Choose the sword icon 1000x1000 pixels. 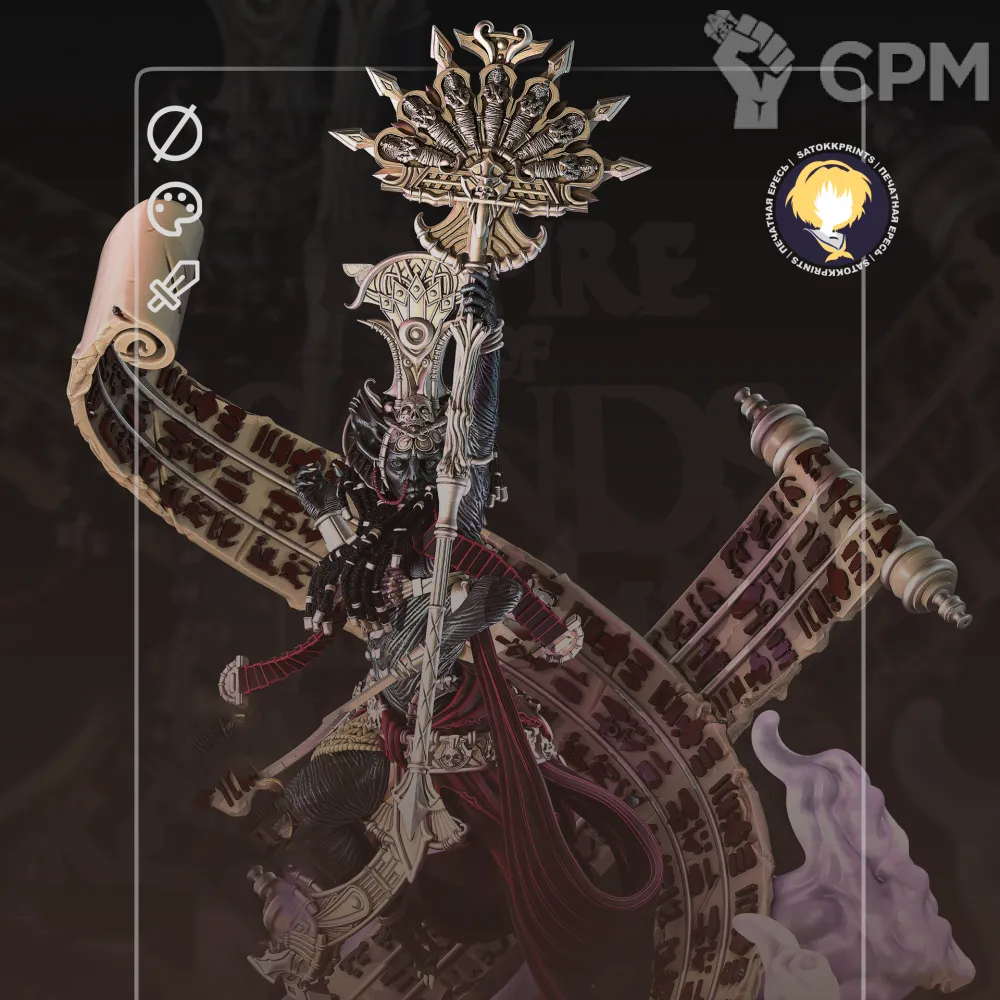pyautogui.click(x=175, y=285)
